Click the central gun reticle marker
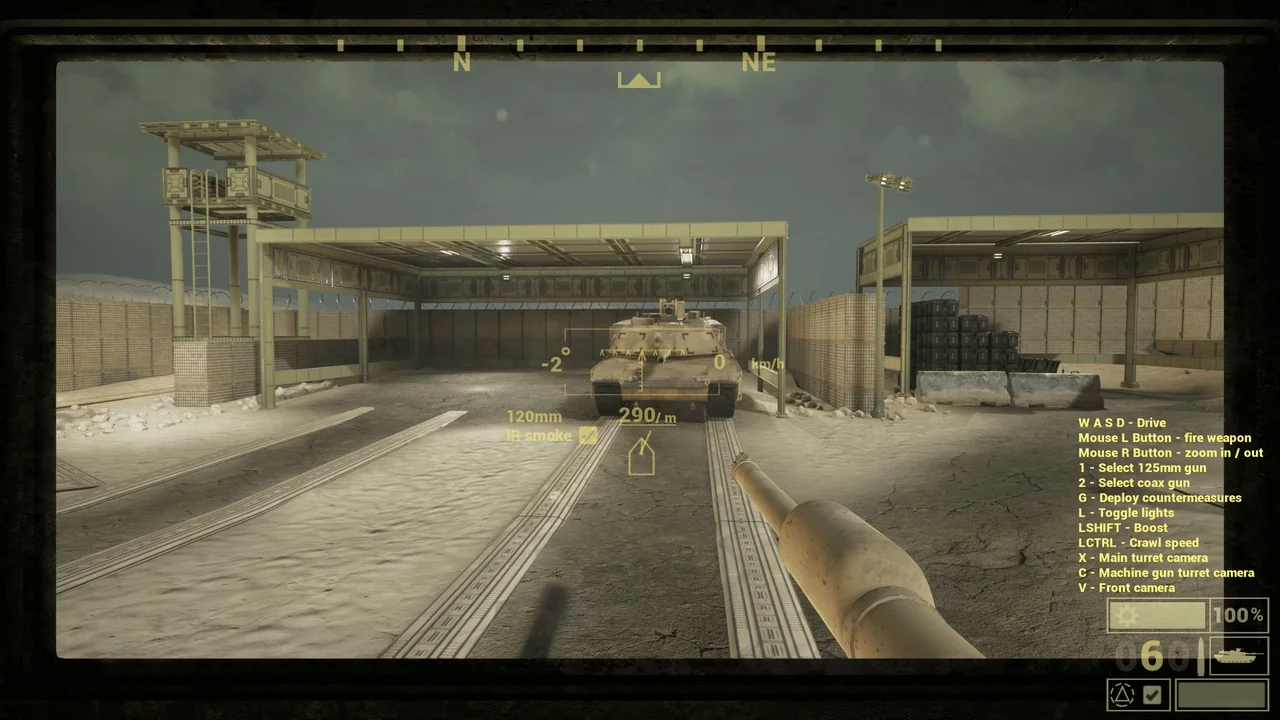 point(640,355)
